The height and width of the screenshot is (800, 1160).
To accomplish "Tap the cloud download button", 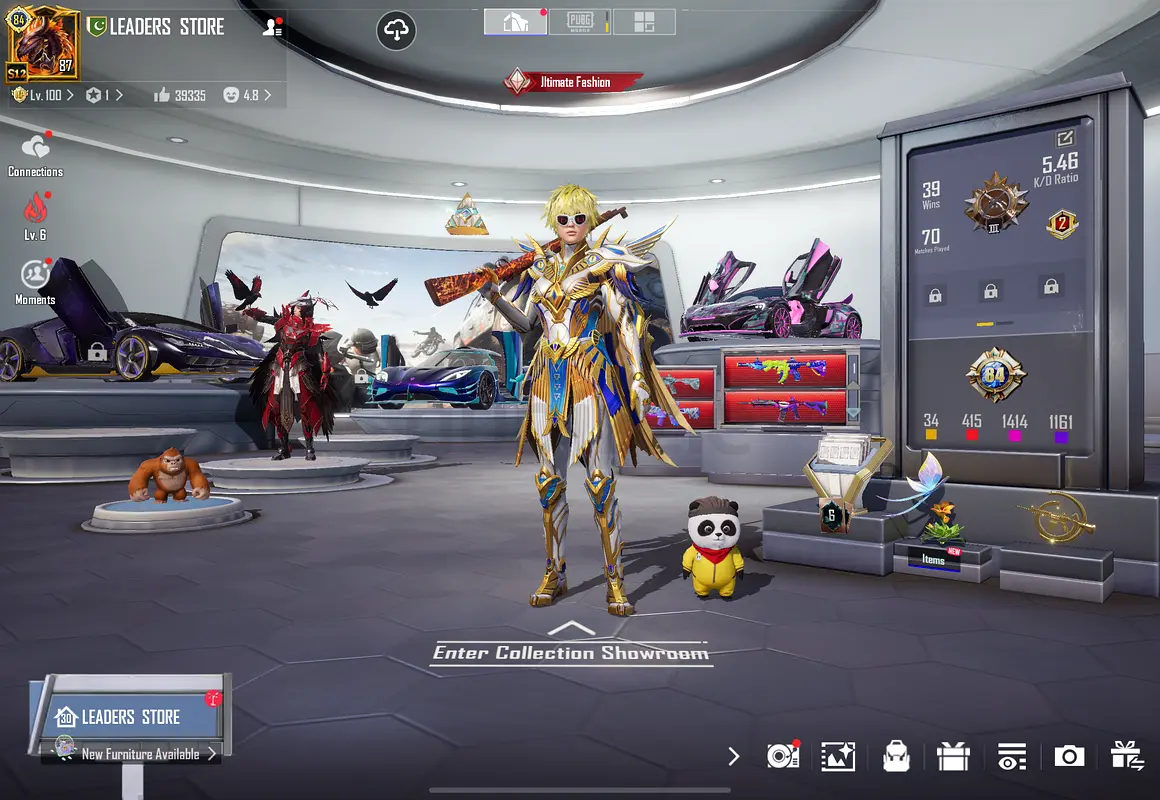I will 397,32.
